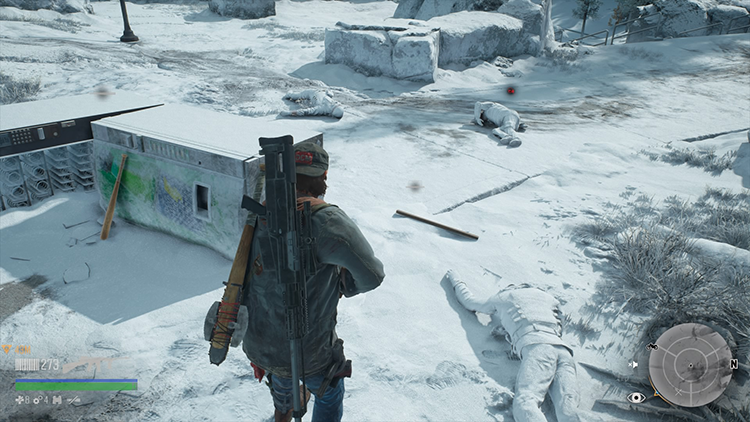The image size is (750, 422).
Task: Select the motorcycle marker on the minimap
Action: [653, 347]
